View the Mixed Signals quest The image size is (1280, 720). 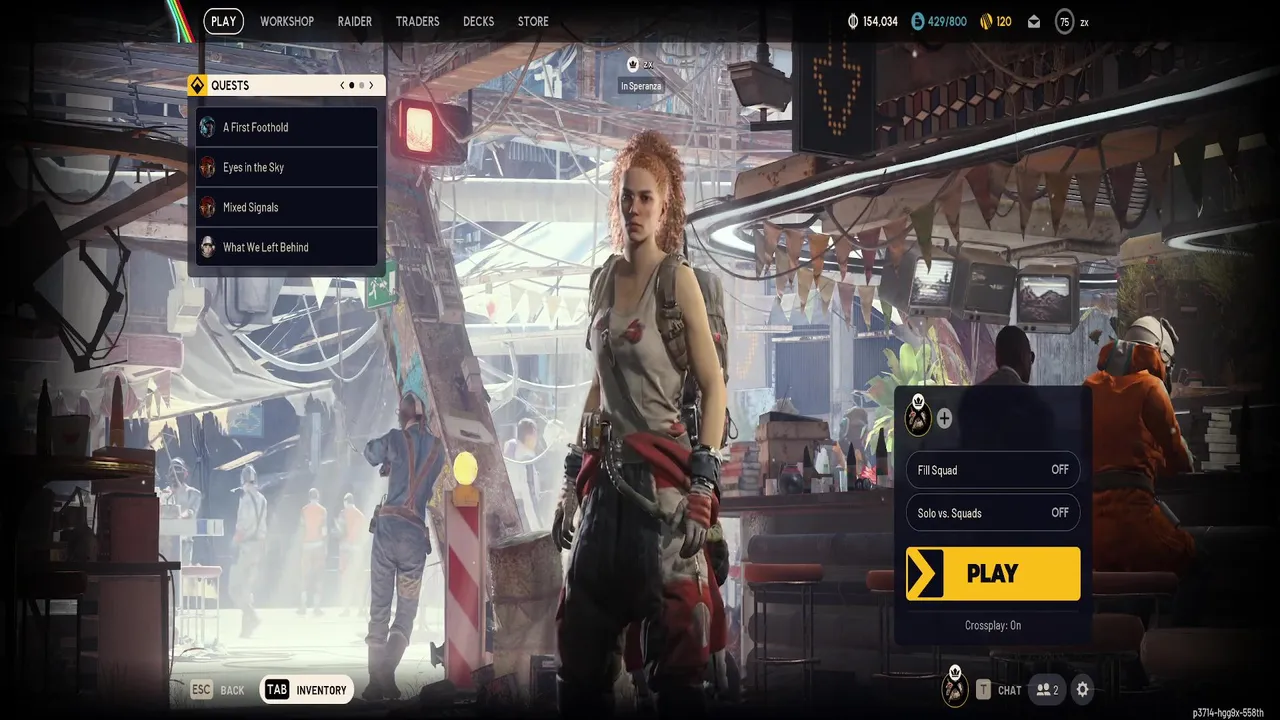pyautogui.click(x=287, y=207)
